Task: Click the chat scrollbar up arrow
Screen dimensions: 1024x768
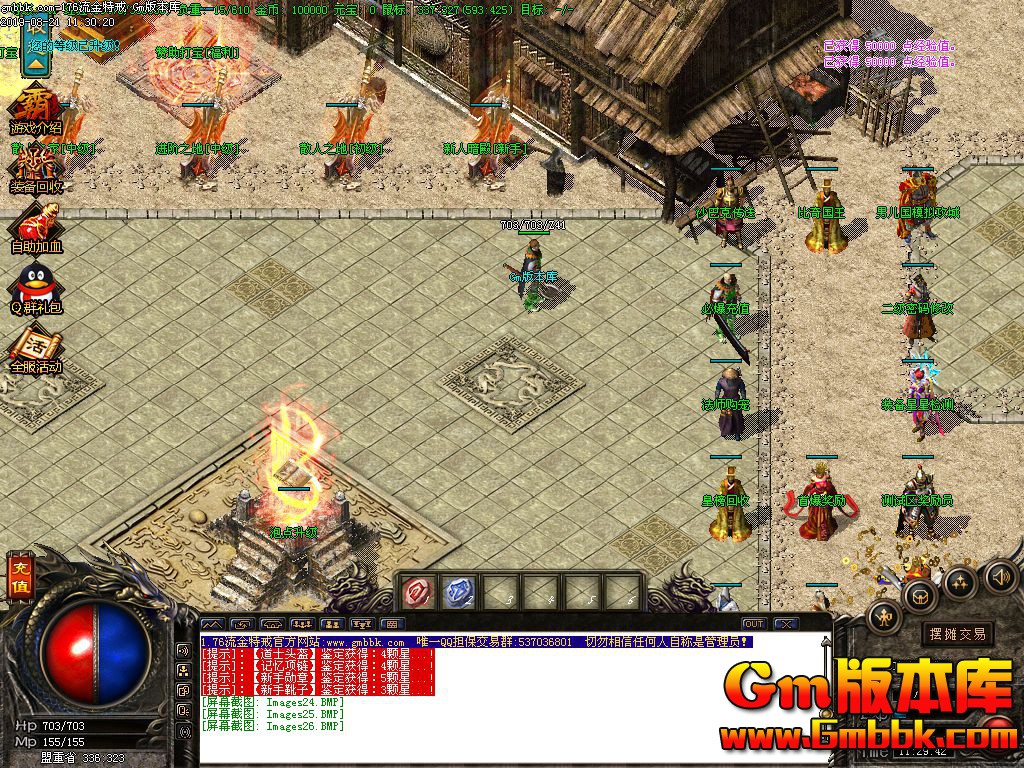Action: (x=827, y=642)
